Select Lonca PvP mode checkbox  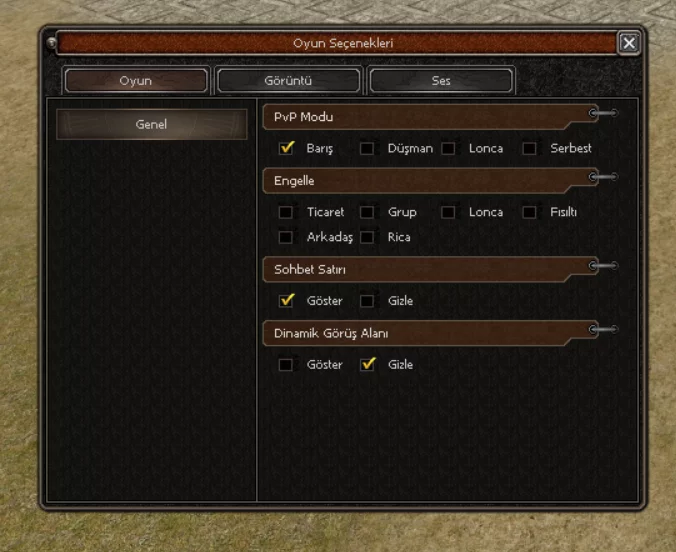coord(448,149)
